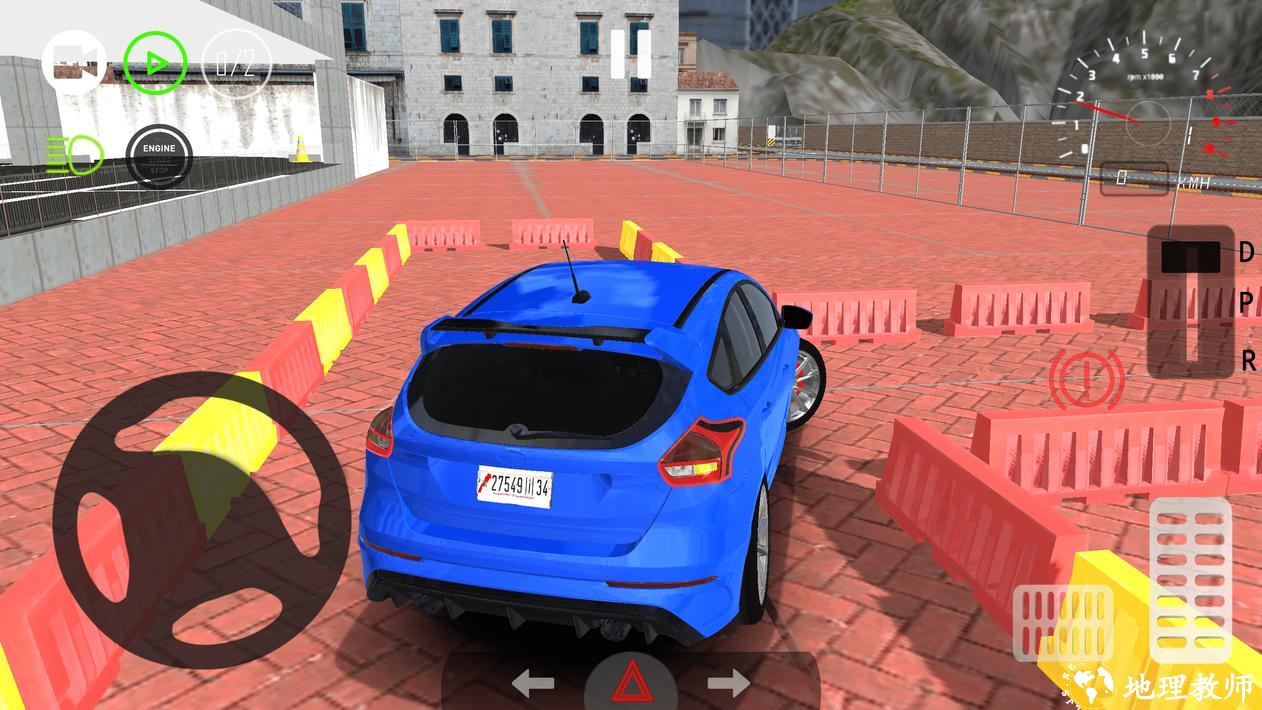Click the steering wheel control
Image resolution: width=1262 pixels, height=710 pixels.
click(201, 520)
